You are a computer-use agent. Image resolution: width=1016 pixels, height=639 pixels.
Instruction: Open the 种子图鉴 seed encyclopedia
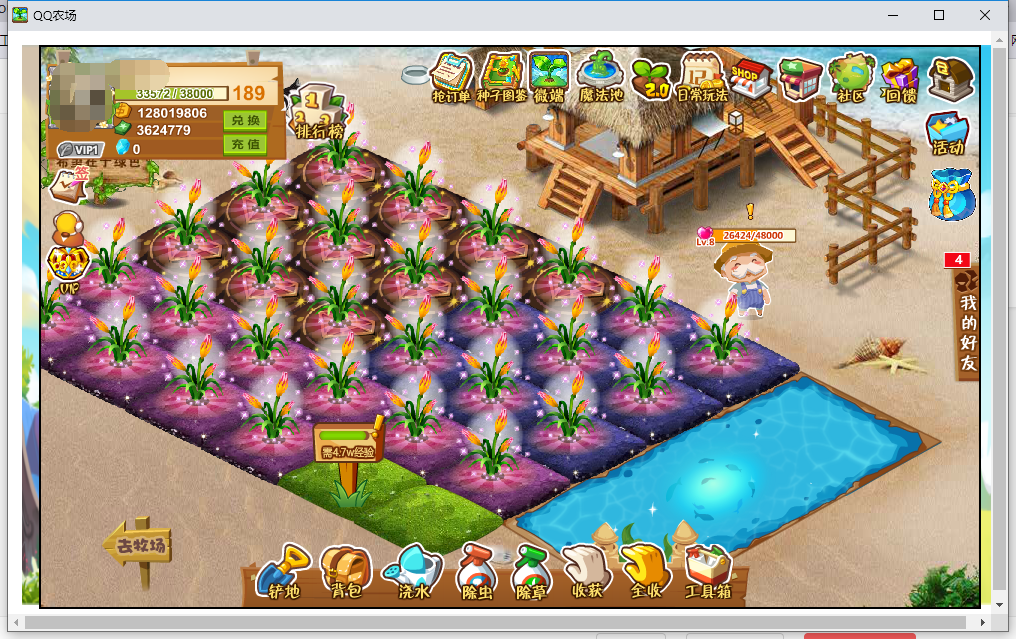(x=501, y=77)
